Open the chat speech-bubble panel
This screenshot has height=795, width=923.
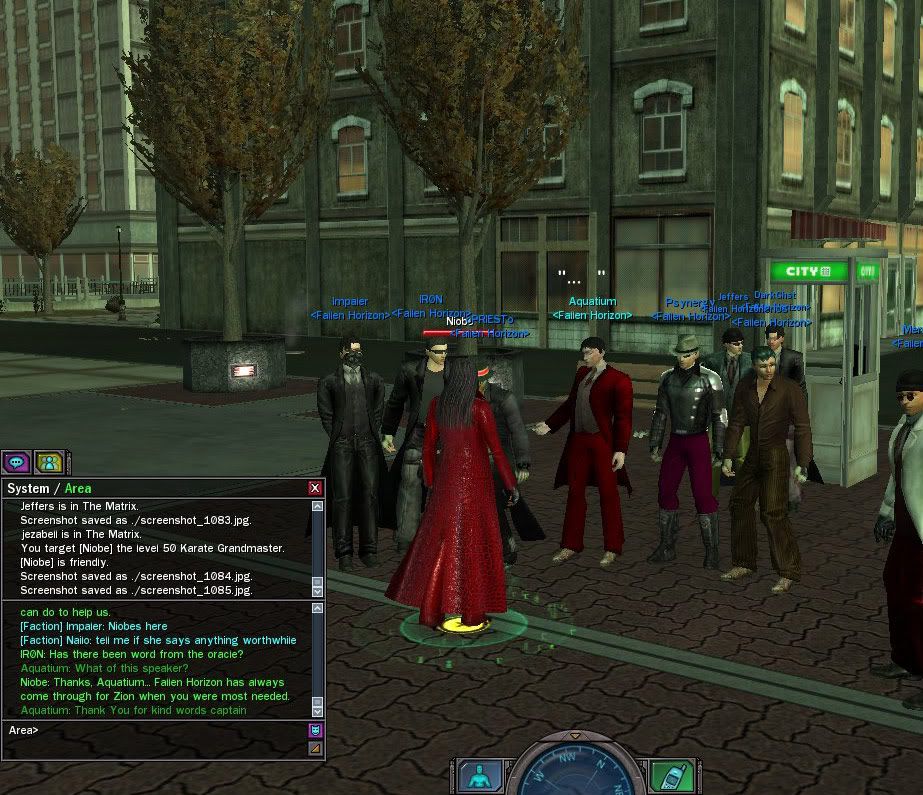(x=16, y=462)
